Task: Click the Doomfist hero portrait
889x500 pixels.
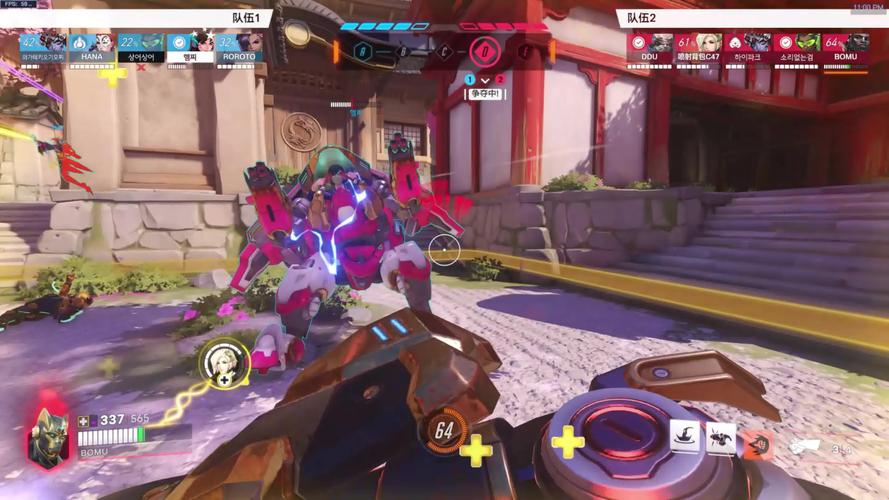Action: pyautogui.click(x=49, y=436)
